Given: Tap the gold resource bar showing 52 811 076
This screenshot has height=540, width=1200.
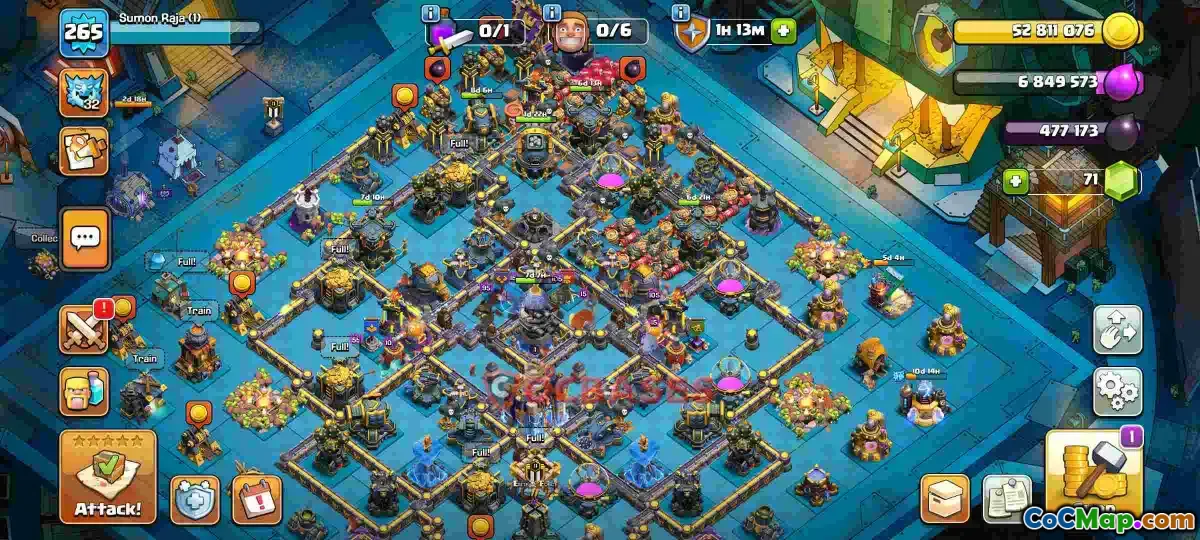Looking at the screenshot, I should click(x=1040, y=31).
